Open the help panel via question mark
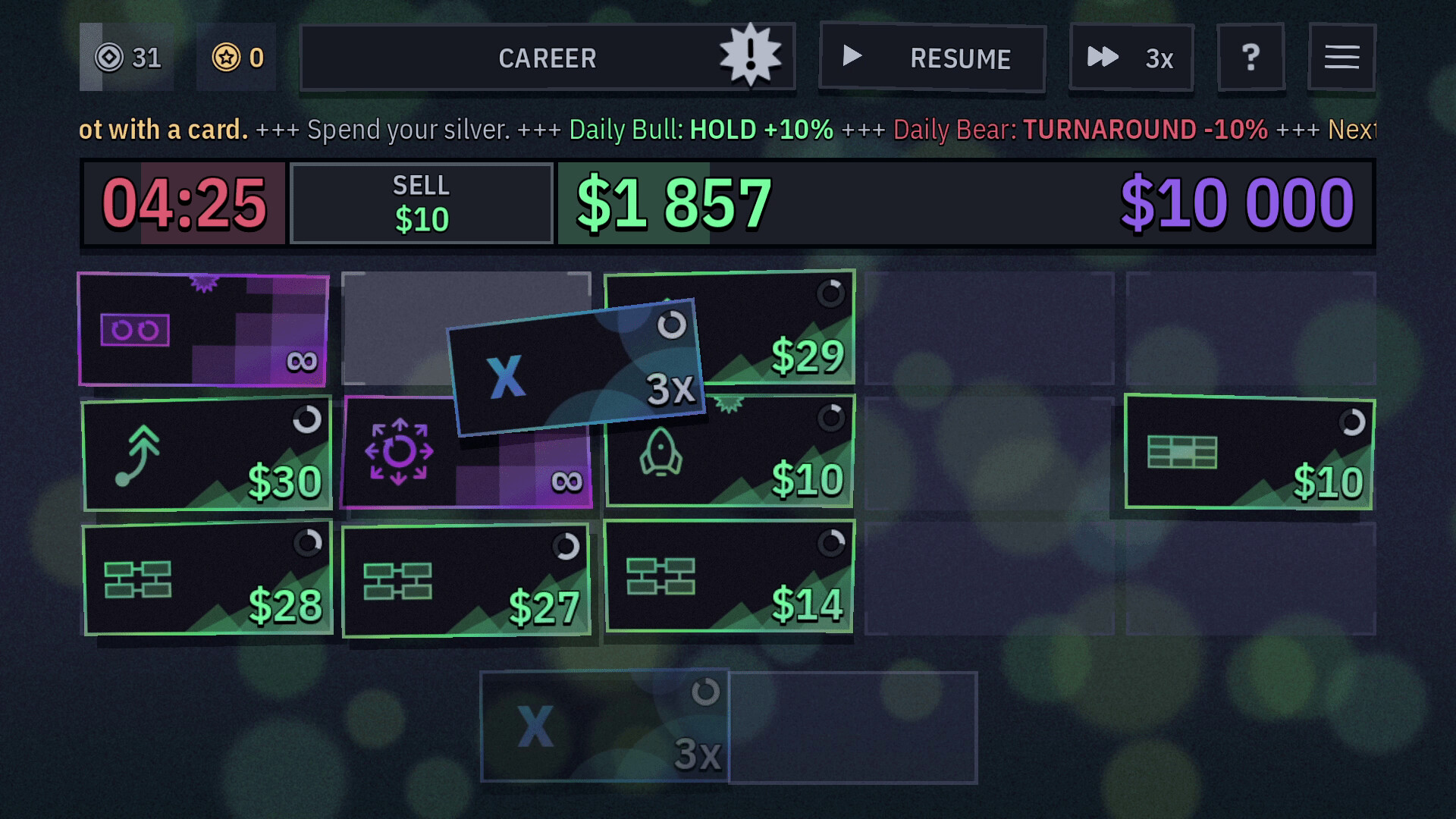The image size is (1456, 819). coord(1251,57)
